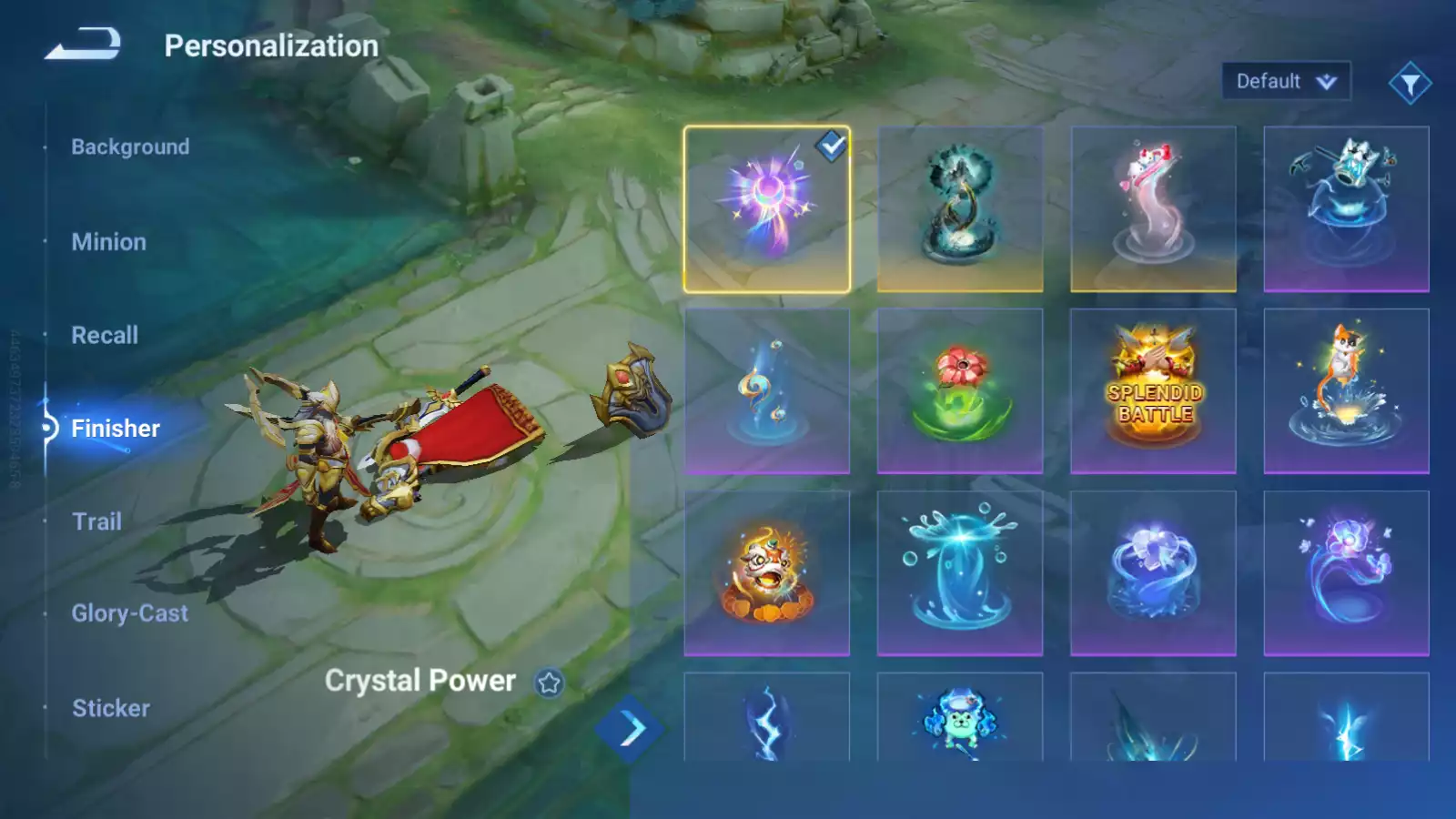Switch to the Background tab
Image resolution: width=1456 pixels, height=819 pixels.
tap(130, 147)
